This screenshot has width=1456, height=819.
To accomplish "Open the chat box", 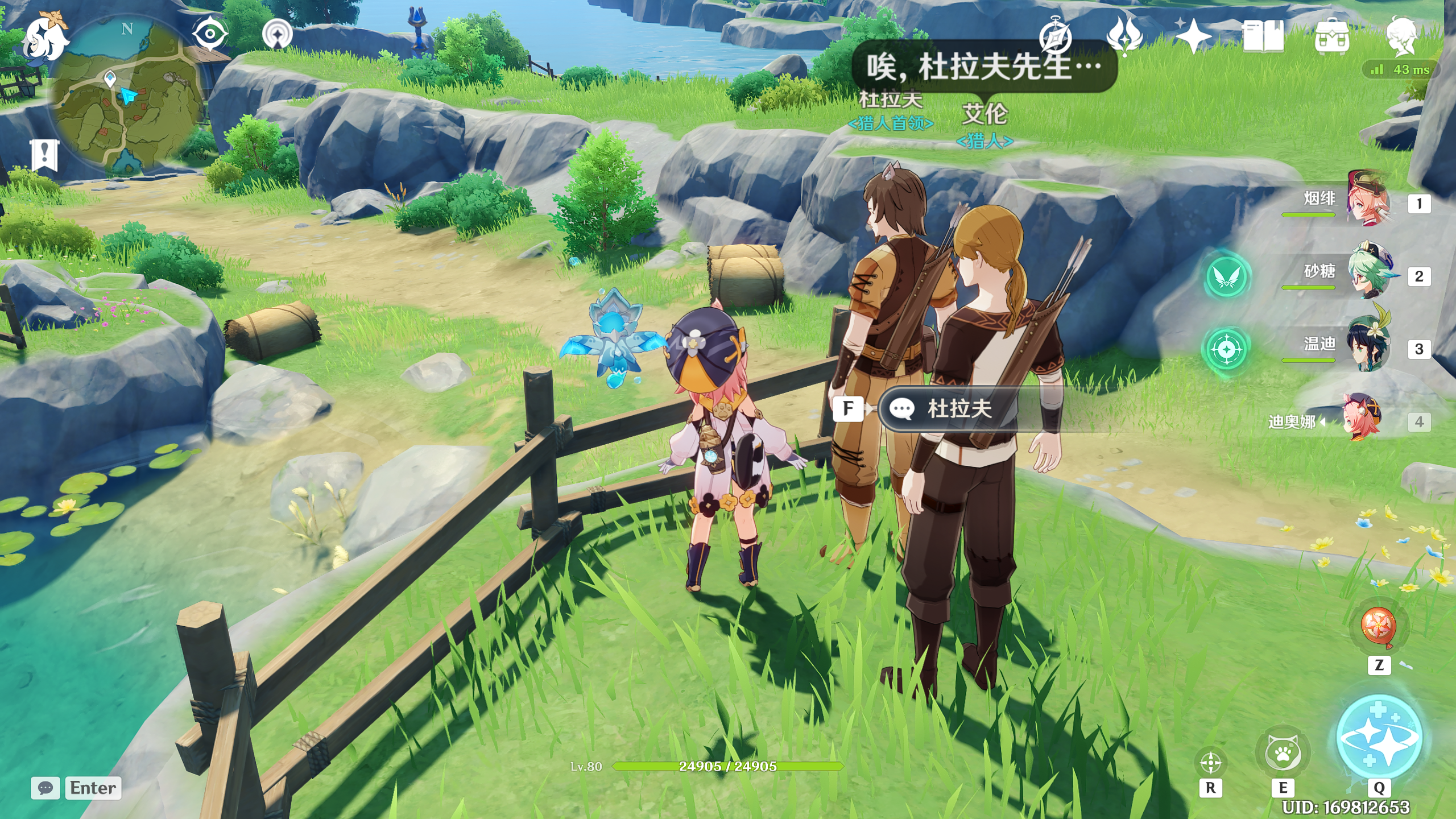I will coord(45,788).
